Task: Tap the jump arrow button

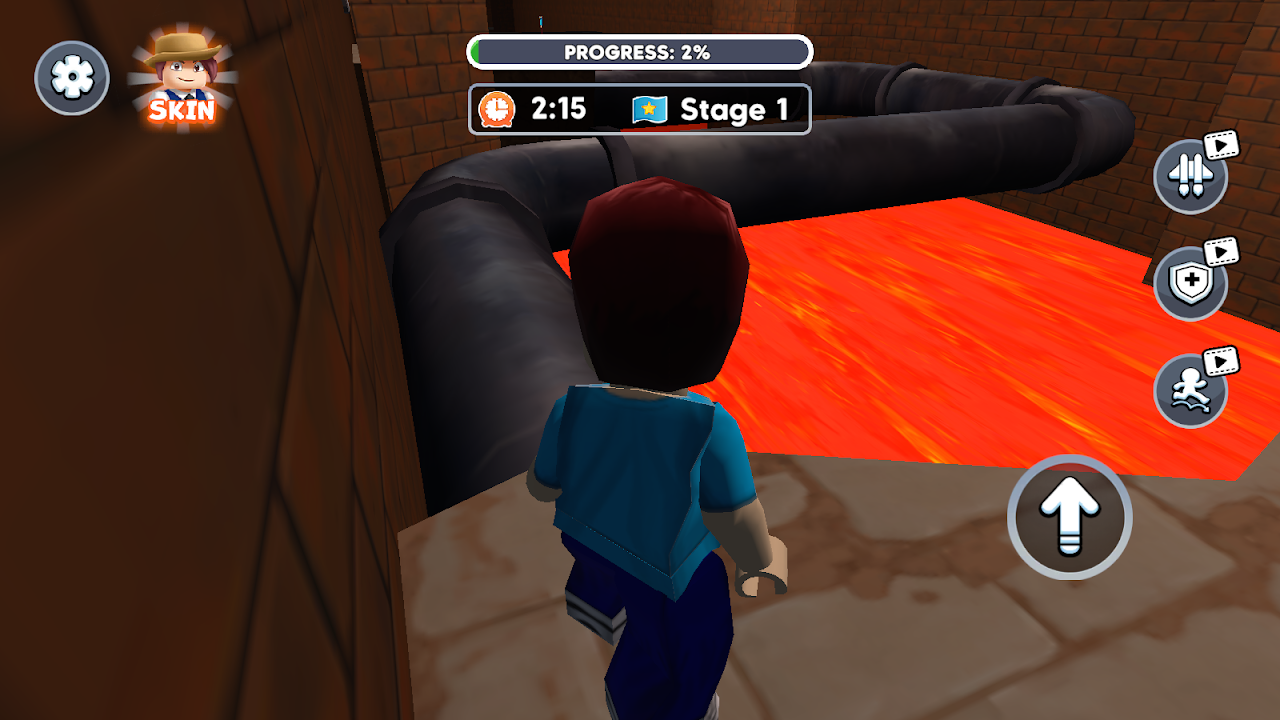Action: click(x=1069, y=518)
